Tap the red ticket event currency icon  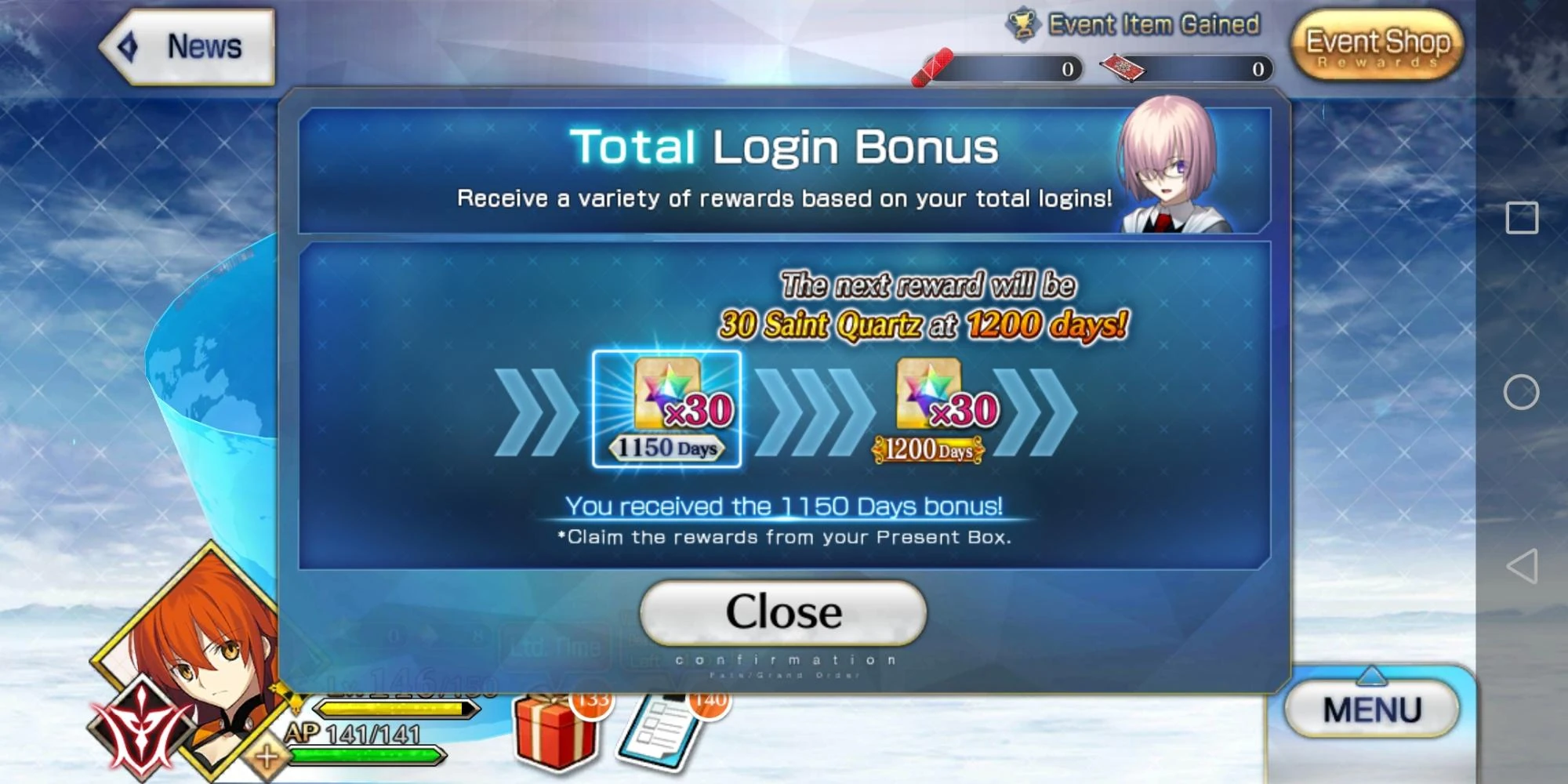tap(1121, 68)
